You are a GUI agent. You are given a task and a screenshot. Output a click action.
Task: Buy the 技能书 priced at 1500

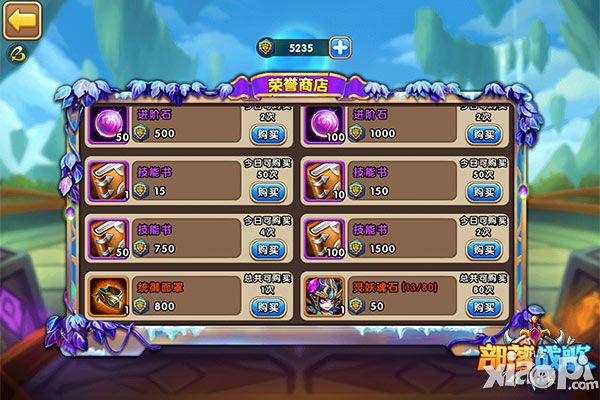pyautogui.click(x=486, y=248)
